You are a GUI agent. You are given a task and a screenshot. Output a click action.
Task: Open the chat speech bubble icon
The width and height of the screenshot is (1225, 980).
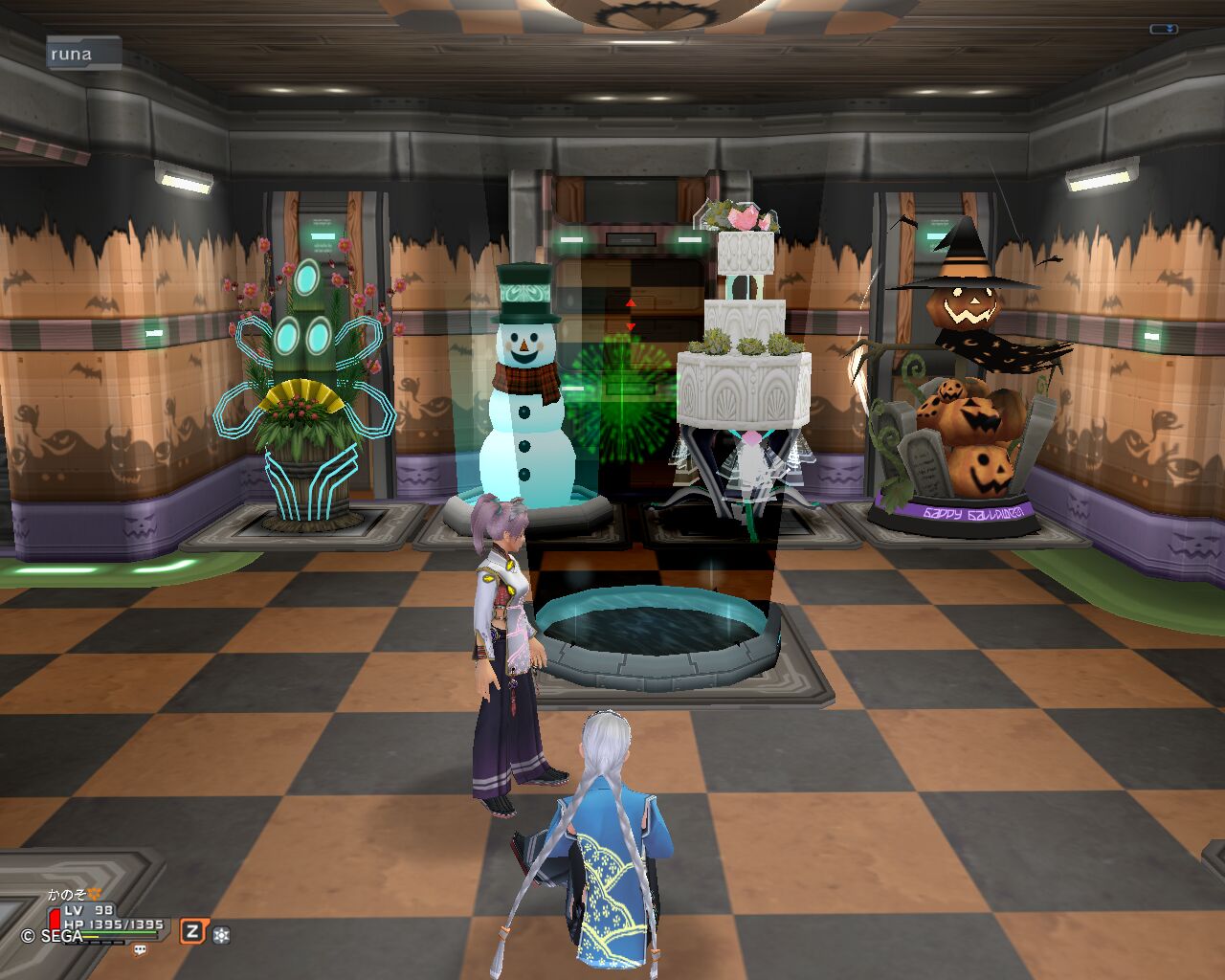pyautogui.click(x=140, y=949)
